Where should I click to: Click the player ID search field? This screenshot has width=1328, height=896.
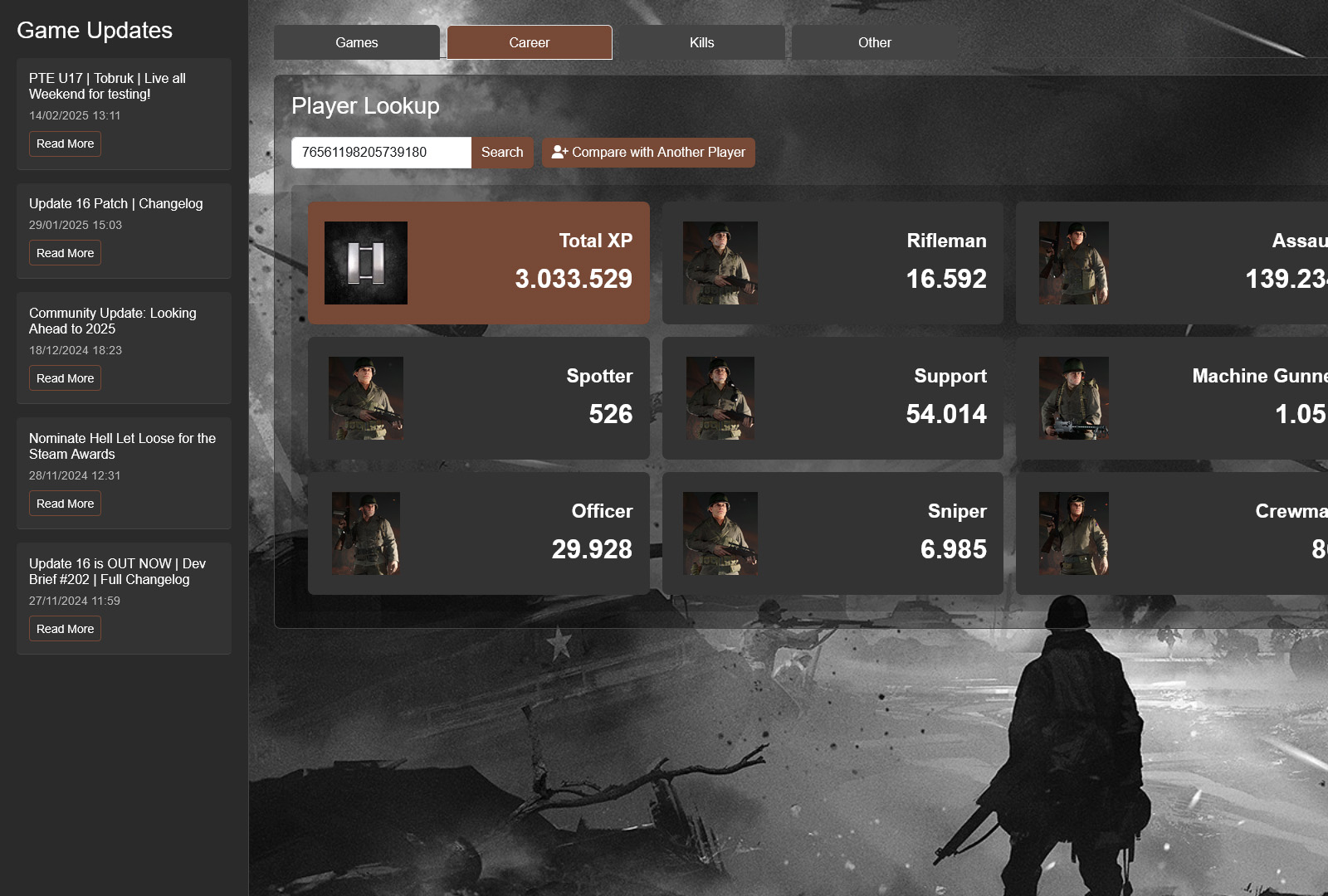pyautogui.click(x=381, y=153)
